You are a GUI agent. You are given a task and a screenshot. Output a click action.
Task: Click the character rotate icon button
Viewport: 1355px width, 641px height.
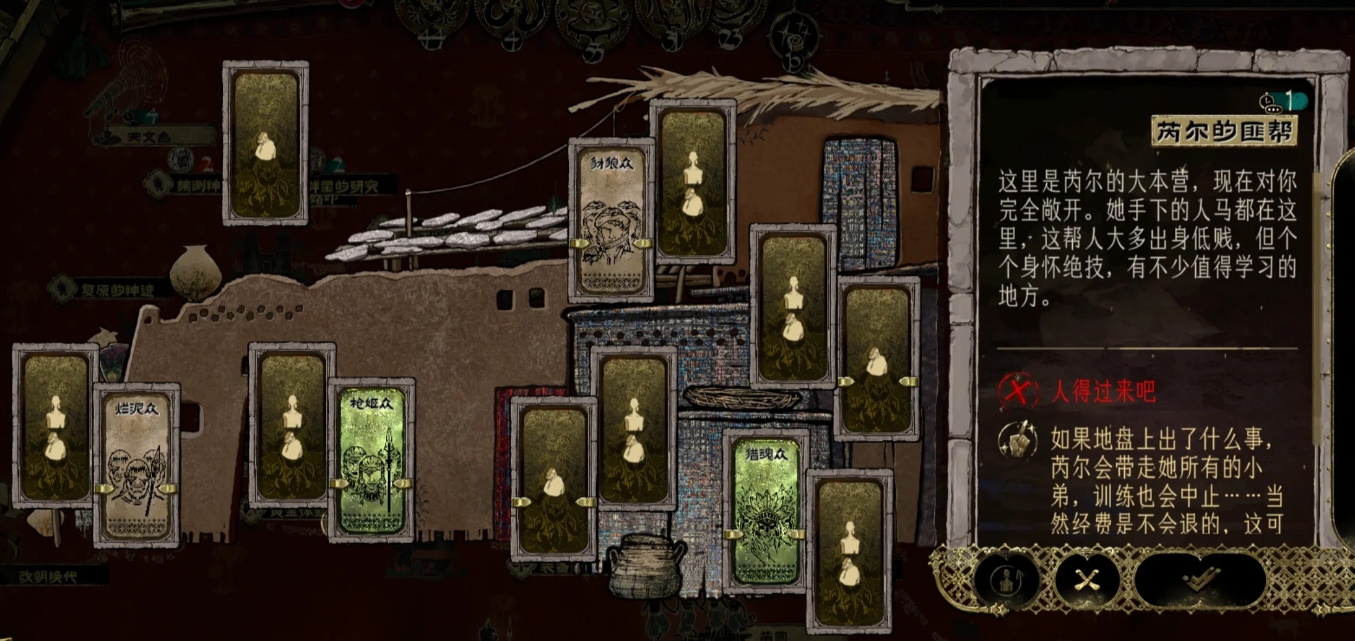[1006, 579]
